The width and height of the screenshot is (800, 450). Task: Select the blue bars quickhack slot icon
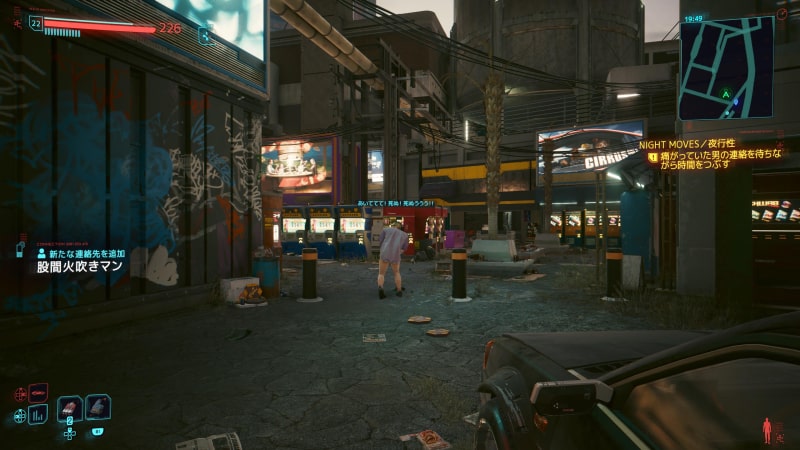click(38, 414)
